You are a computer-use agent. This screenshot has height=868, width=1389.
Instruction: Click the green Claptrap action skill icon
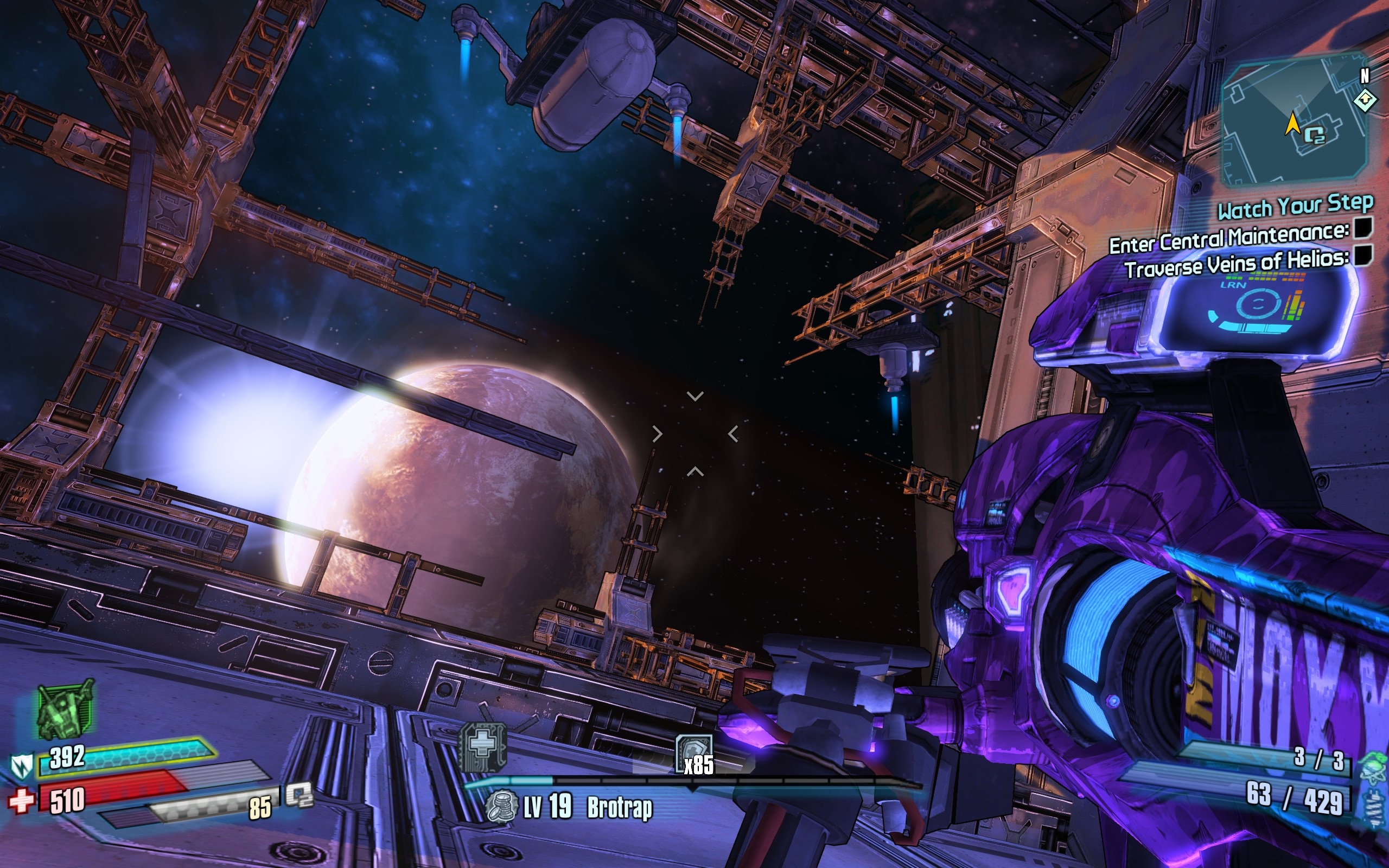pos(65,710)
